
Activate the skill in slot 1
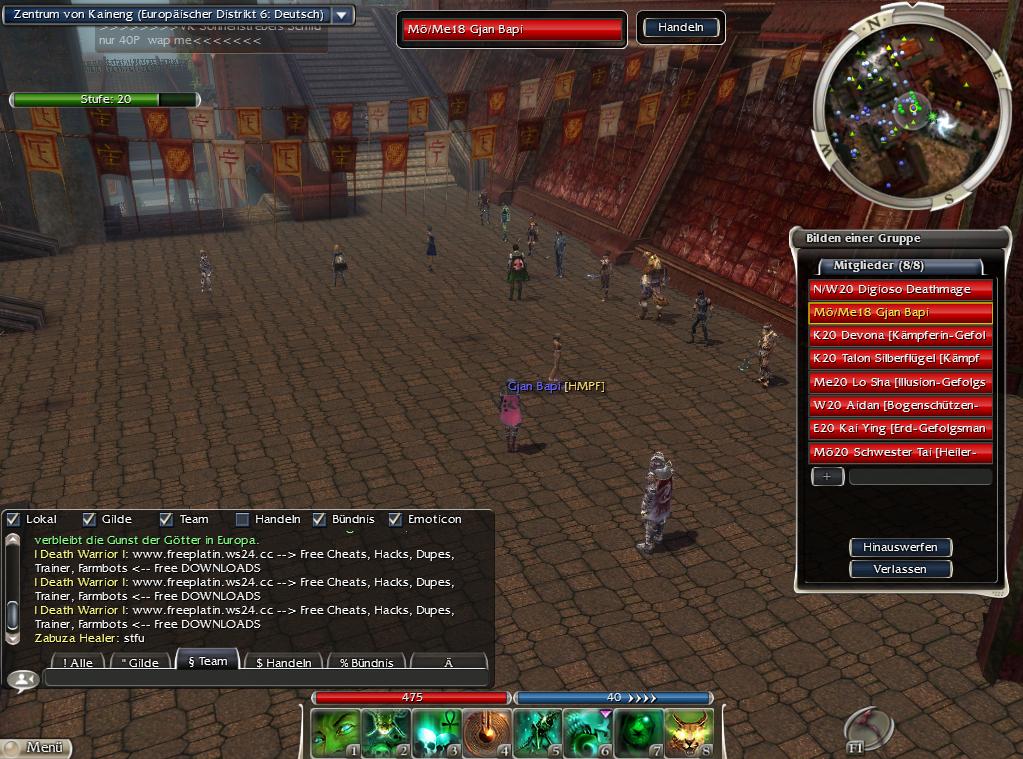pyautogui.click(x=335, y=733)
